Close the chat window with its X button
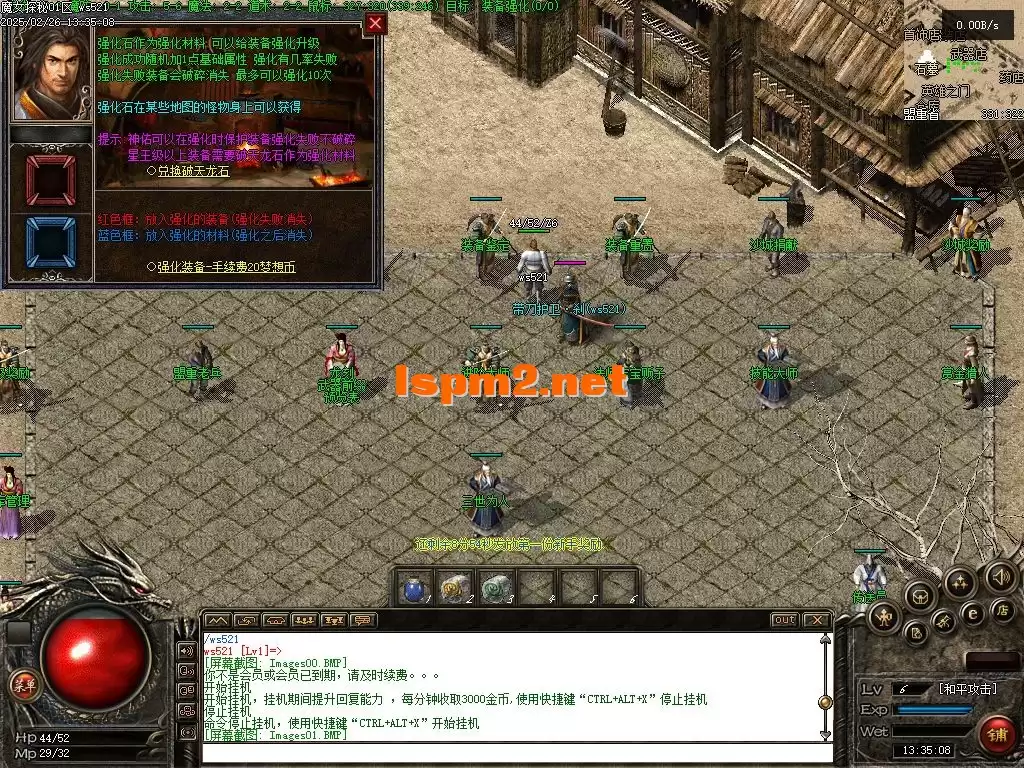The width and height of the screenshot is (1024, 768). 816,621
